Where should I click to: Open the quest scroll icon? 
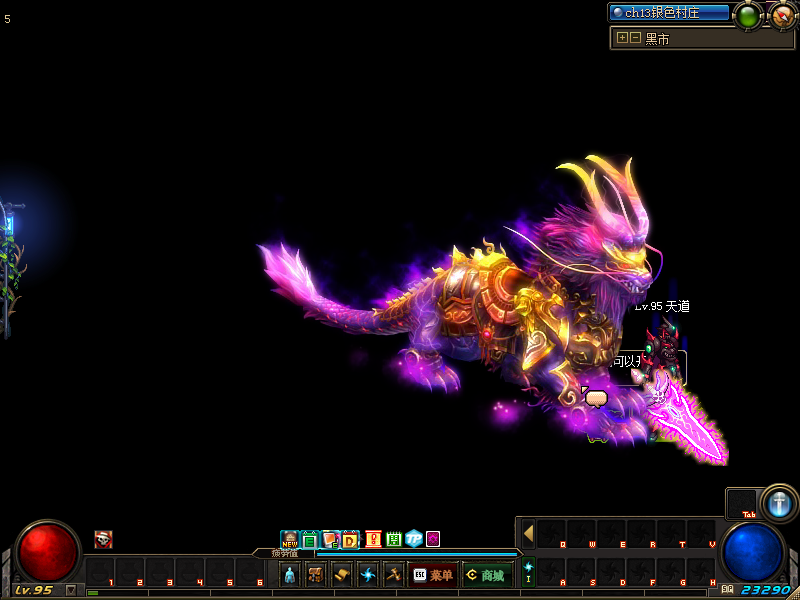point(342,575)
